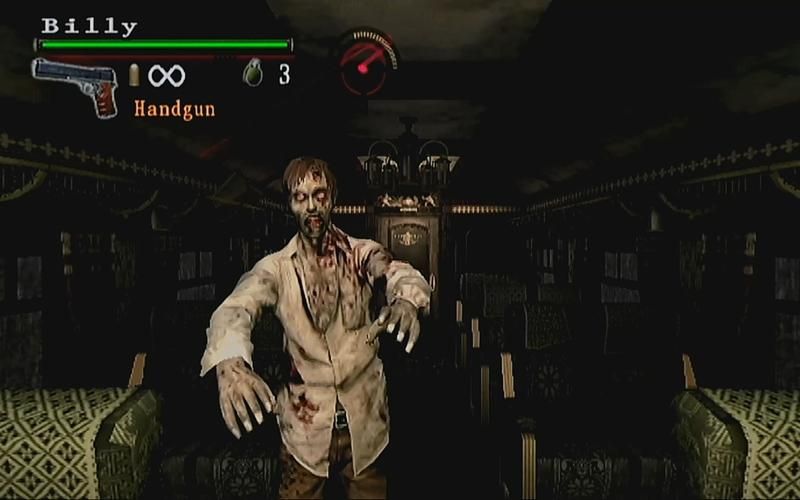Select the handgun weapon icon
This screenshot has width=800, height=500.
pyautogui.click(x=76, y=84)
